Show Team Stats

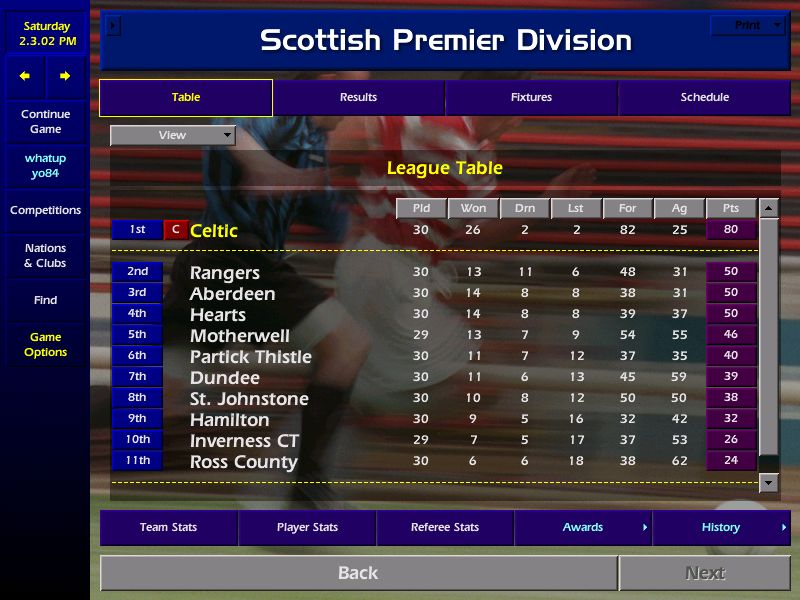point(168,528)
